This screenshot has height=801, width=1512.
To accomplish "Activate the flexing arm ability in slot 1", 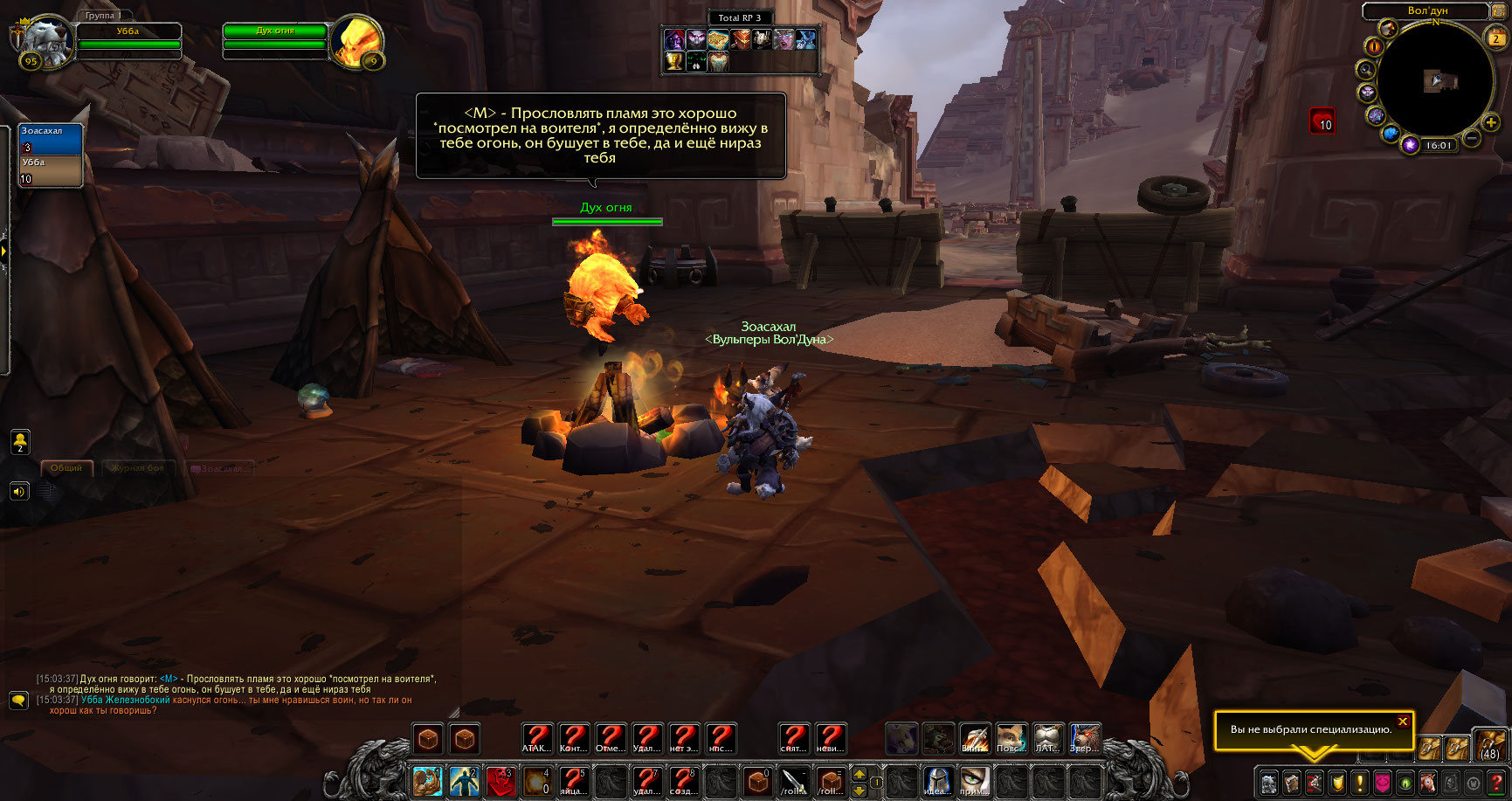I will (x=427, y=781).
